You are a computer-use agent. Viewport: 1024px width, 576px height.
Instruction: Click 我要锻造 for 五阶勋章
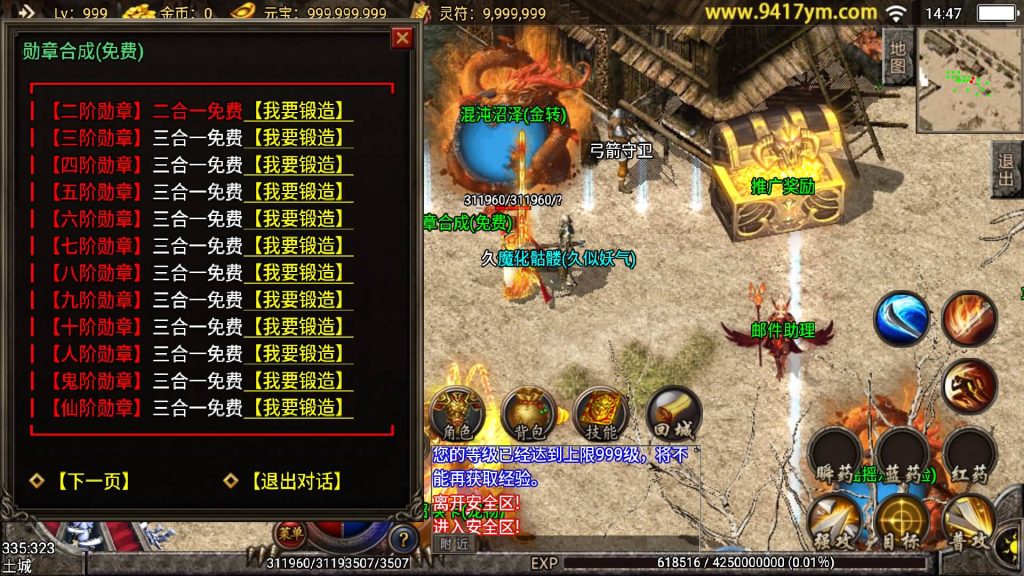click(298, 192)
